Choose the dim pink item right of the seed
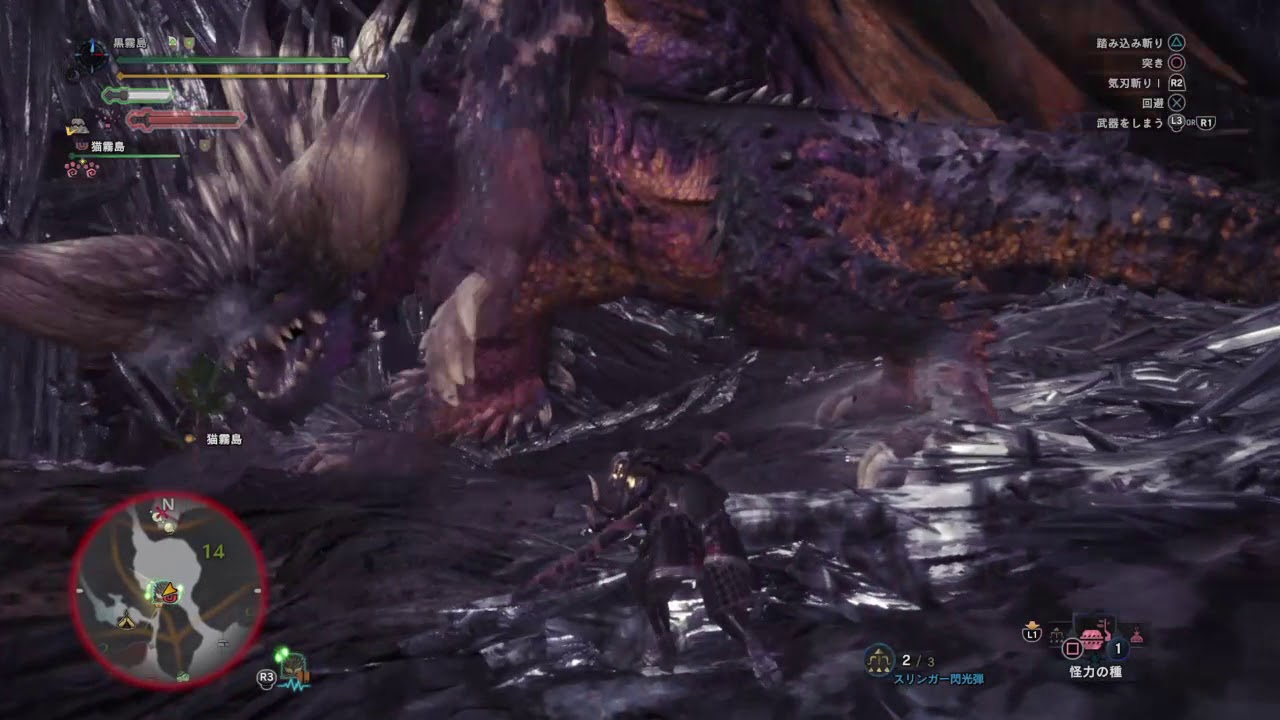 click(1135, 634)
